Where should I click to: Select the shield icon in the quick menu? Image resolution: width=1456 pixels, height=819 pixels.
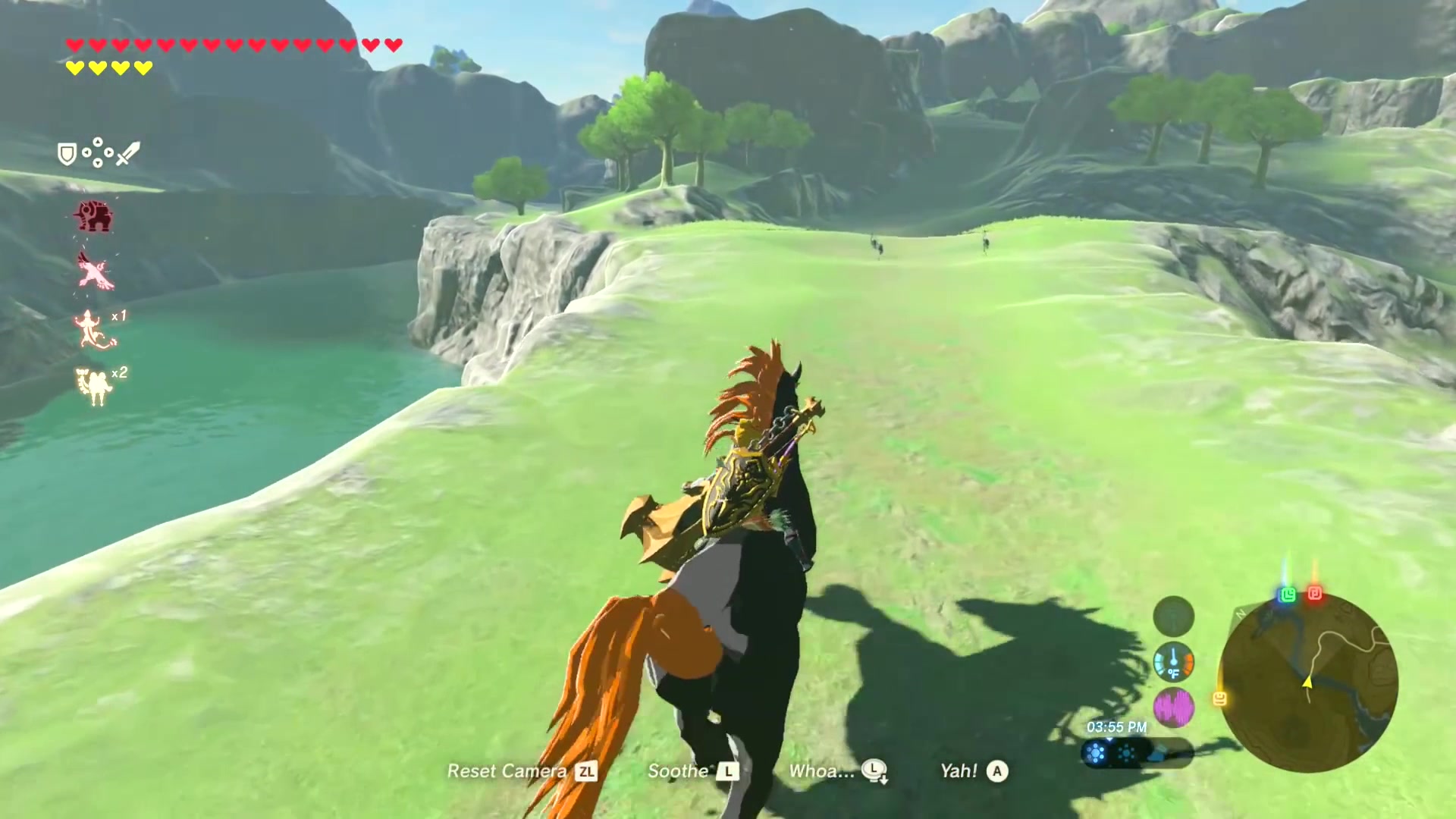tap(67, 155)
